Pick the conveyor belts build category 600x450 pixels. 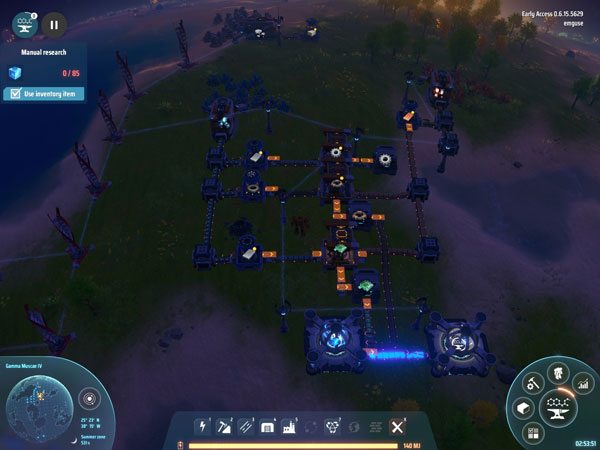click(245, 426)
